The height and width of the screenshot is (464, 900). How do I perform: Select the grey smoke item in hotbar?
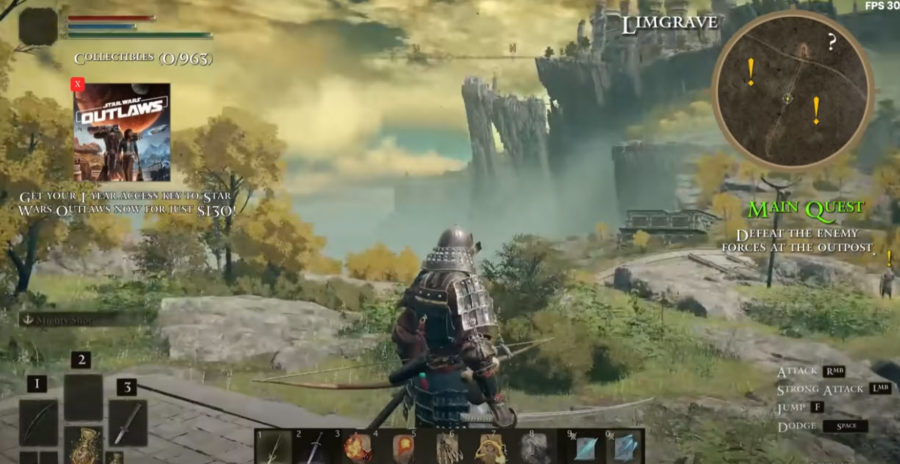[x=534, y=447]
